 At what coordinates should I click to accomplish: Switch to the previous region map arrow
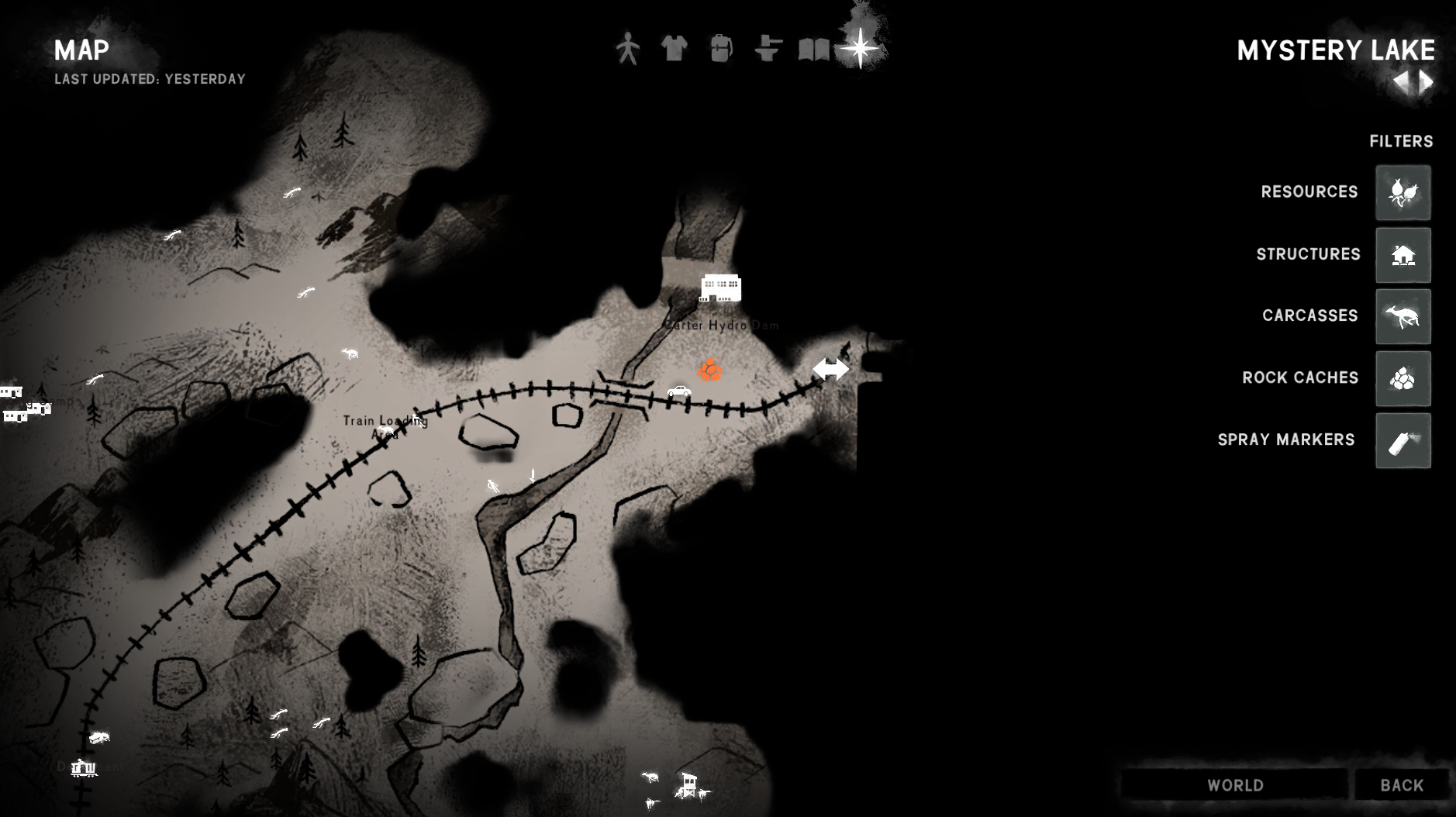coord(1402,81)
